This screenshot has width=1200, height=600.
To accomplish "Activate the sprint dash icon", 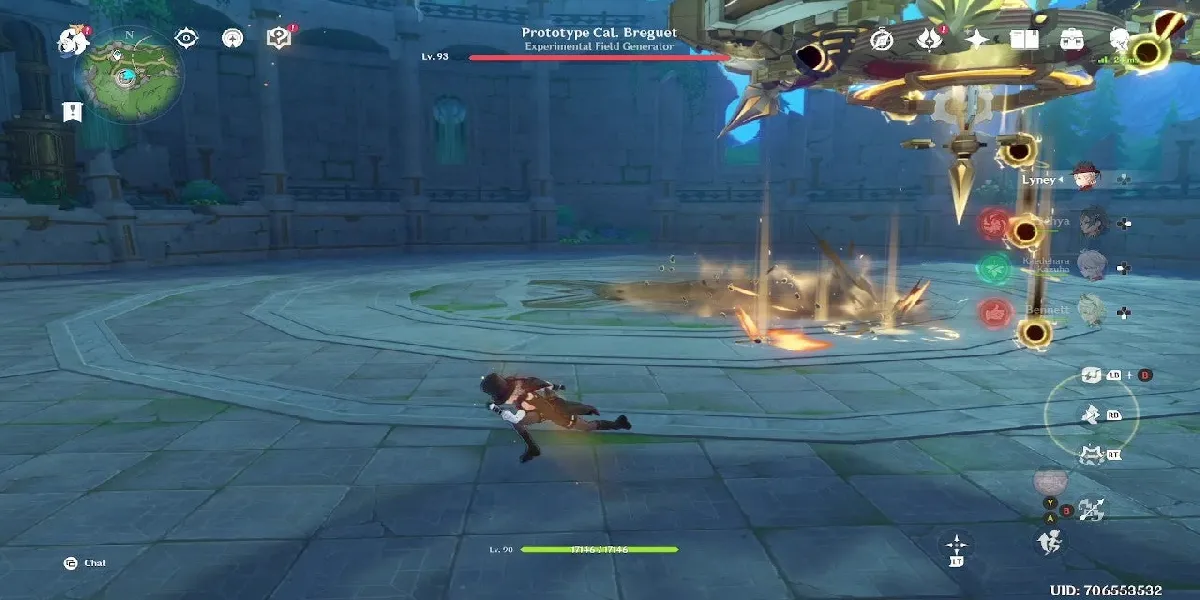I will click(x=1049, y=541).
